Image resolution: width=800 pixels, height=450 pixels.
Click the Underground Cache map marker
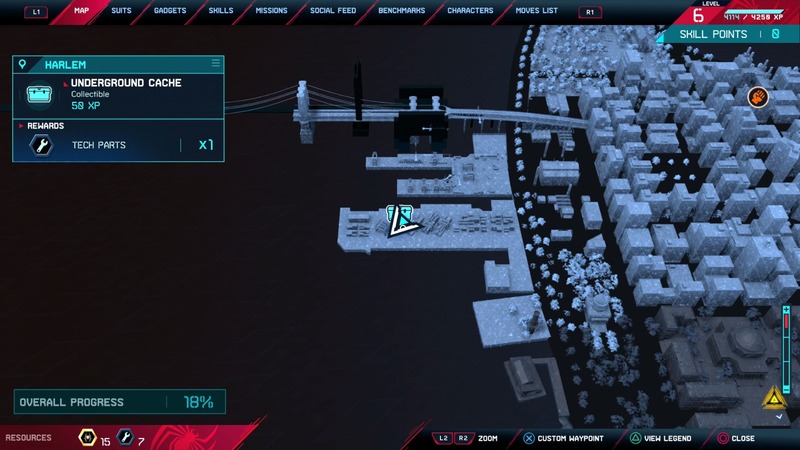pyautogui.click(x=400, y=216)
